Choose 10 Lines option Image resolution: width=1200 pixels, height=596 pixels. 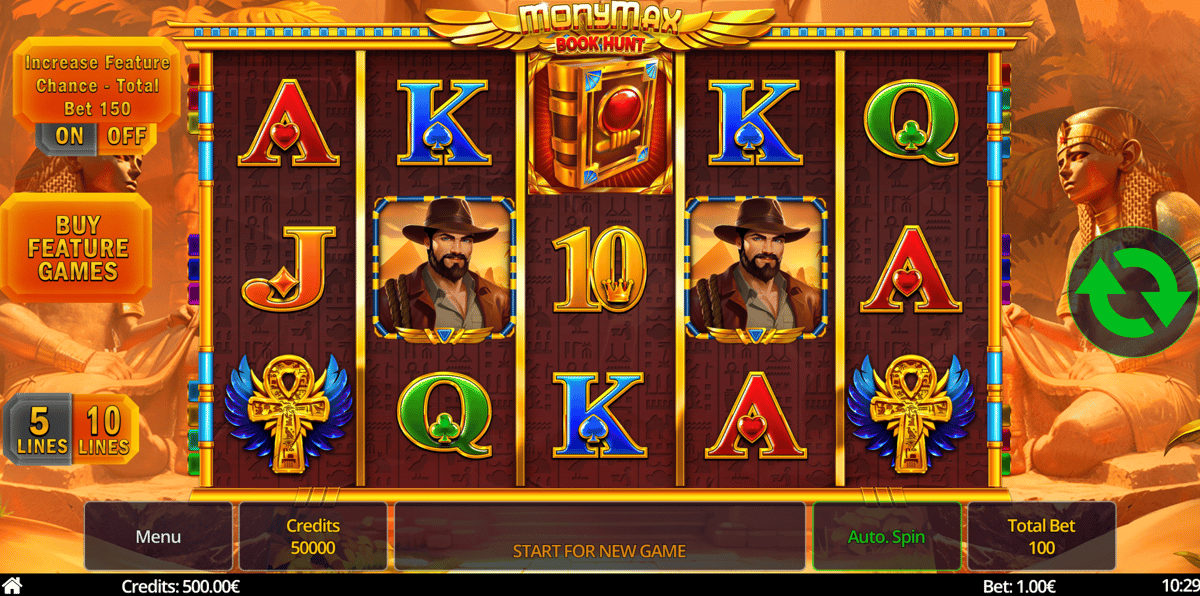[x=103, y=430]
